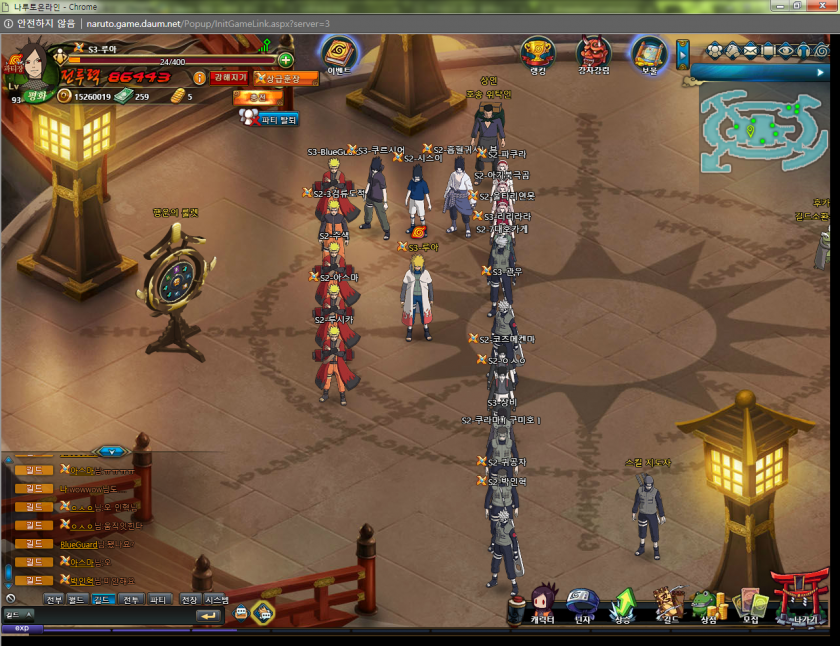
Task: Click the green plus button beside stamina bar
Action: pyautogui.click(x=286, y=61)
